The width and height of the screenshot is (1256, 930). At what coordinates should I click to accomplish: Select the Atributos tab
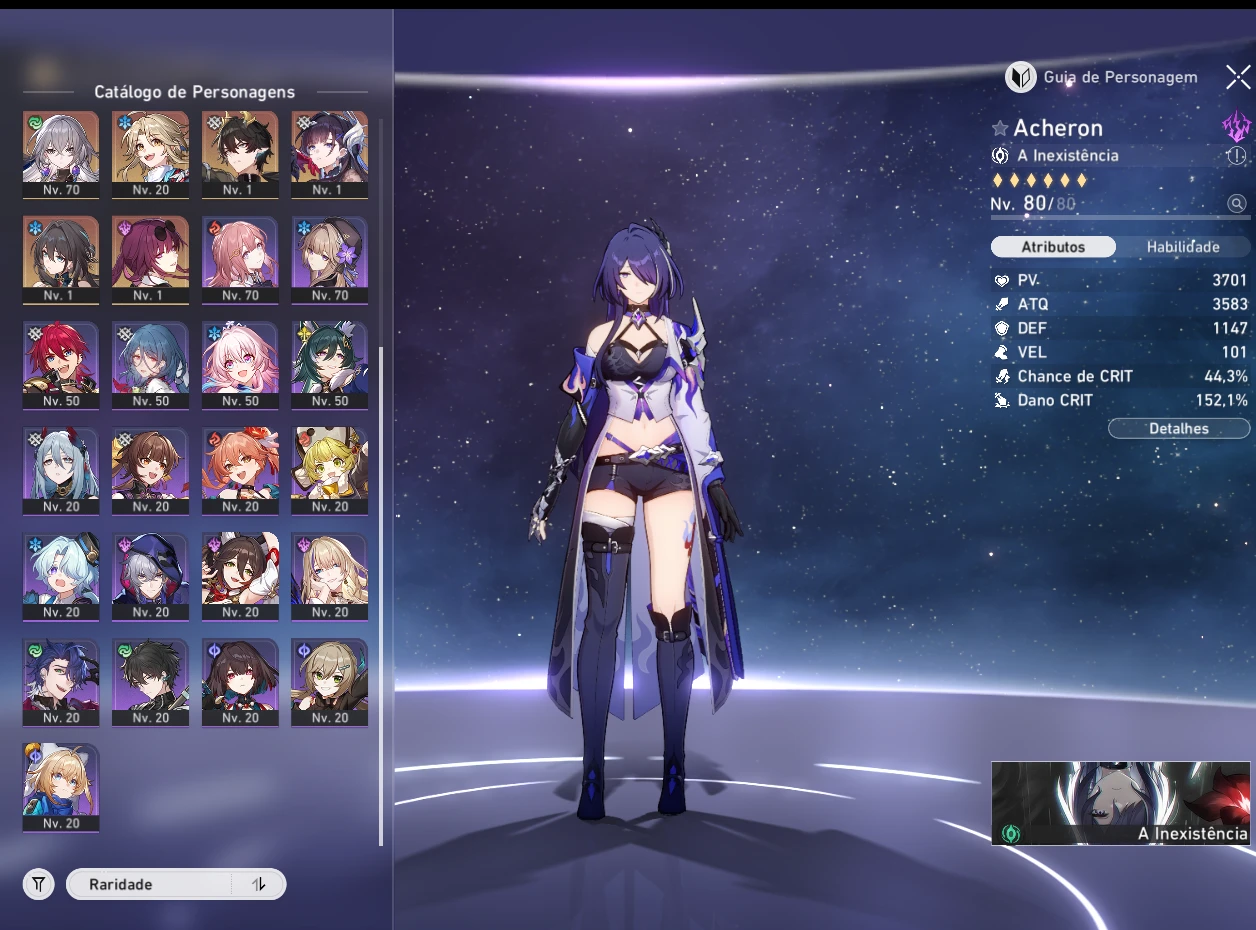(1053, 247)
